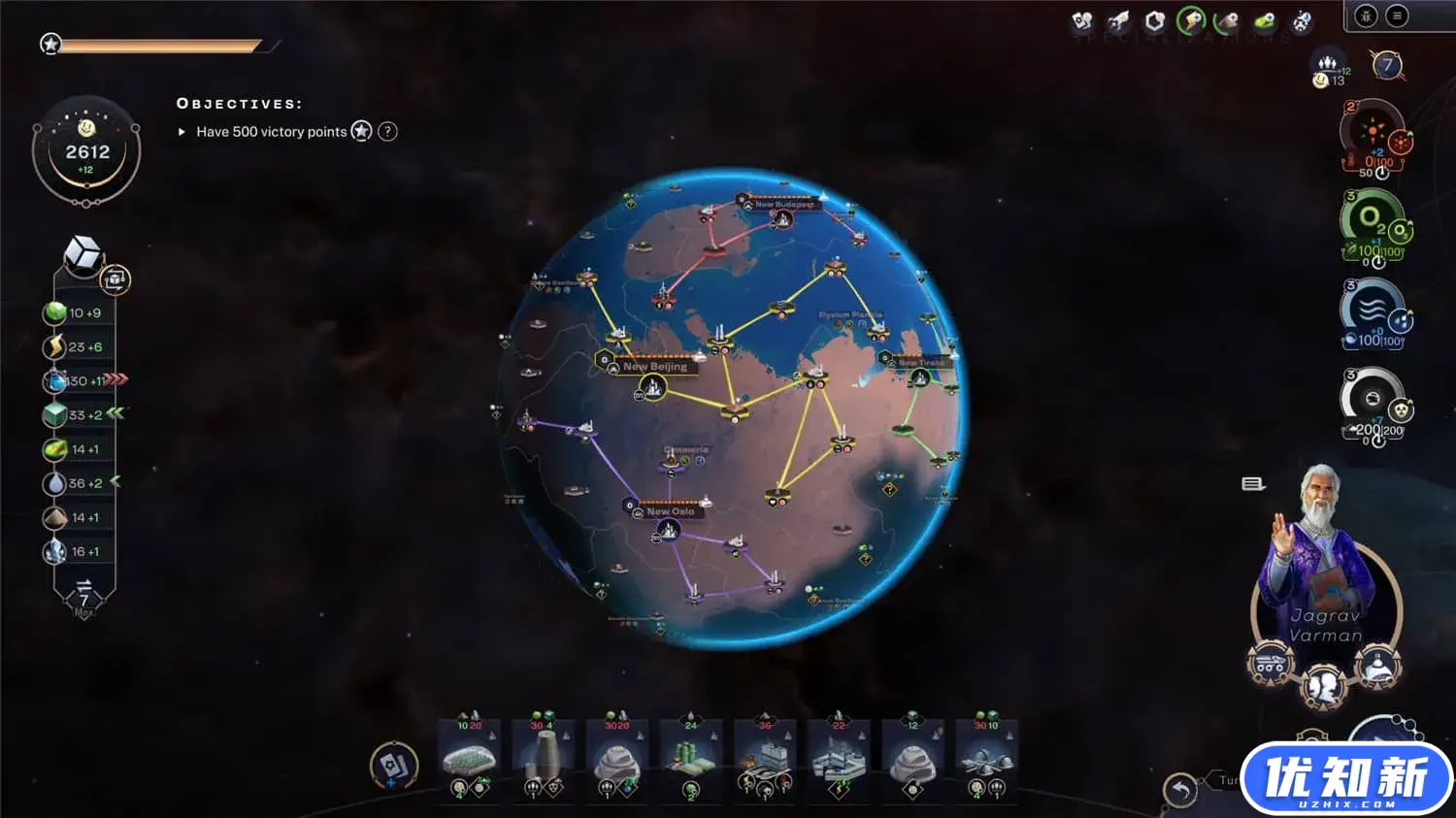Click the message icon above the leader portrait
The width and height of the screenshot is (1456, 818).
[x=1252, y=484]
